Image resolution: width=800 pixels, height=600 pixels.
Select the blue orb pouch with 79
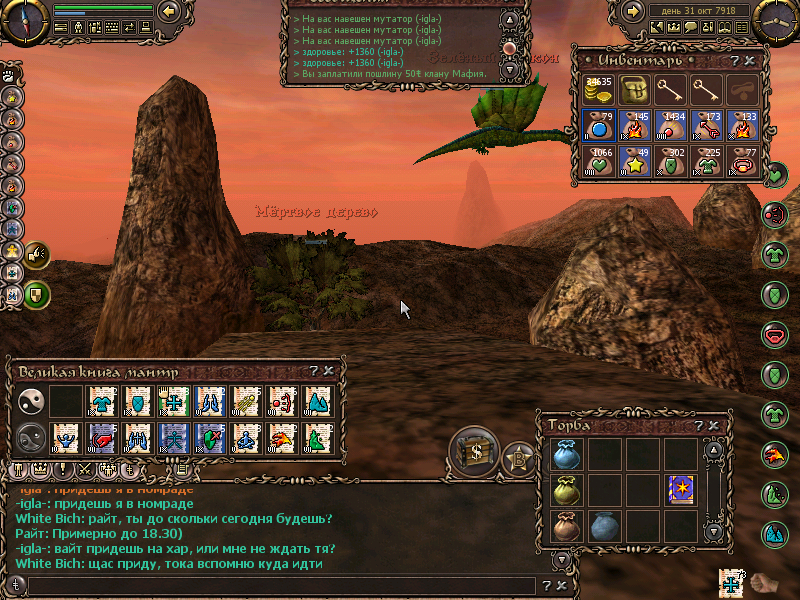598,125
